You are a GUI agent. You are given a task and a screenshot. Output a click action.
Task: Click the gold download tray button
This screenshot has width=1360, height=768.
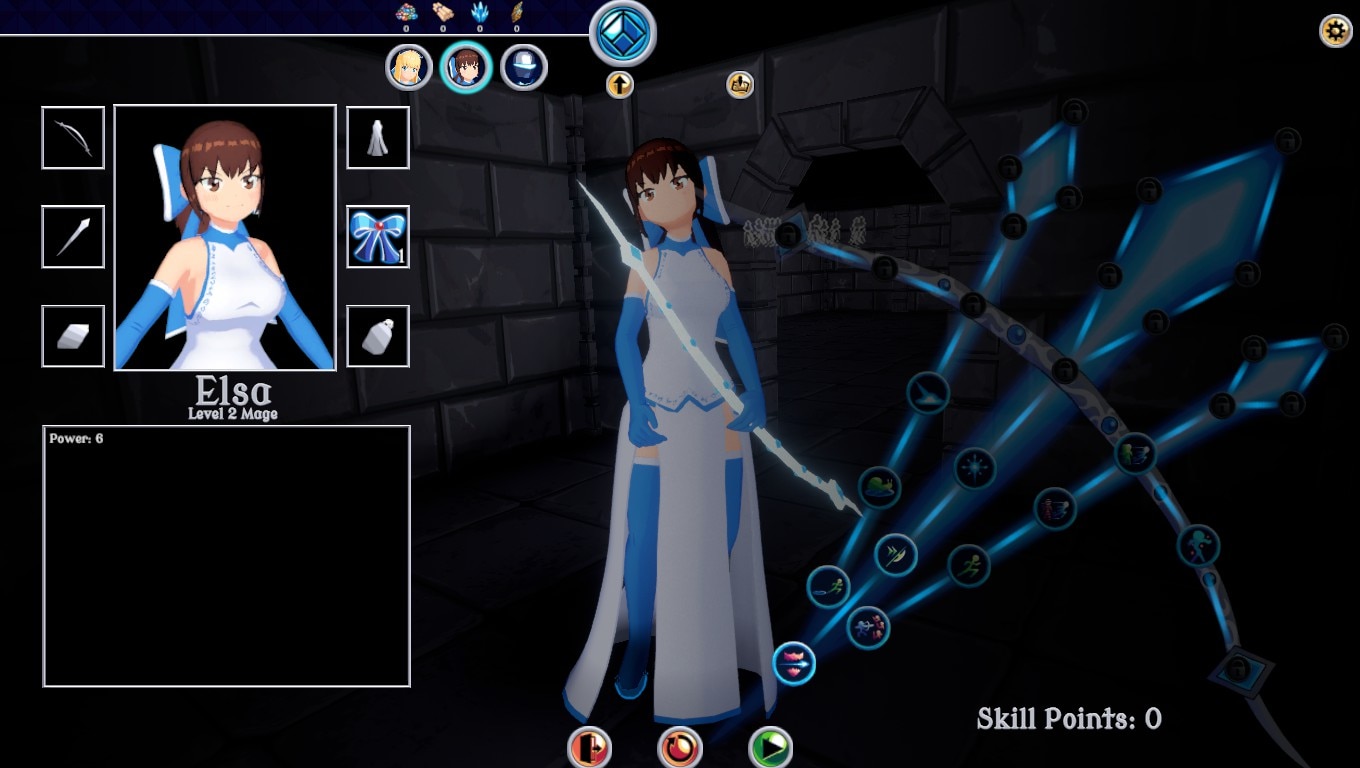click(740, 85)
